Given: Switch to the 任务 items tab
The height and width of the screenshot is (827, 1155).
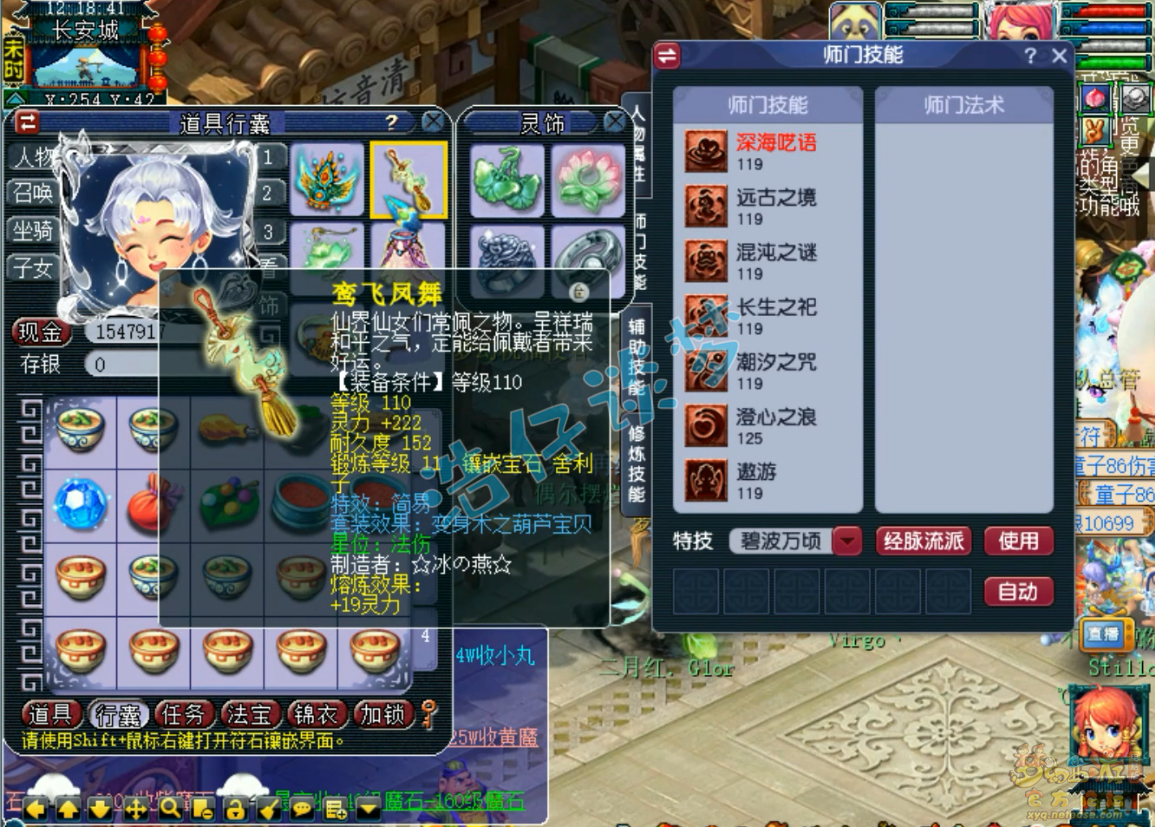Looking at the screenshot, I should (x=184, y=714).
